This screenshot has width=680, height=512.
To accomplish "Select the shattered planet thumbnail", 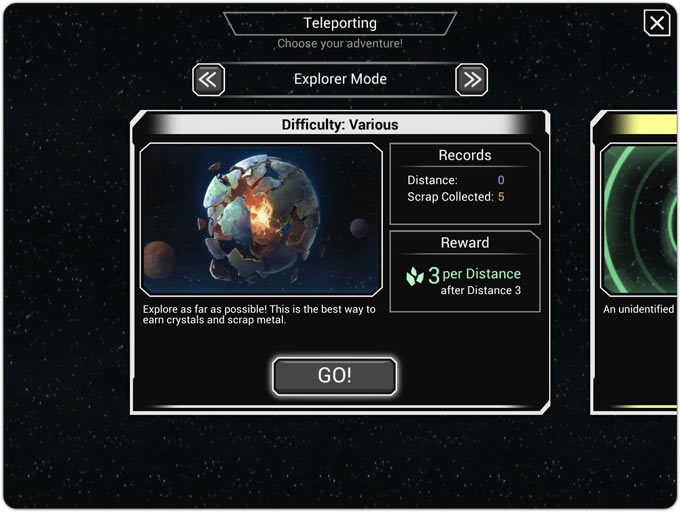I will click(x=261, y=220).
